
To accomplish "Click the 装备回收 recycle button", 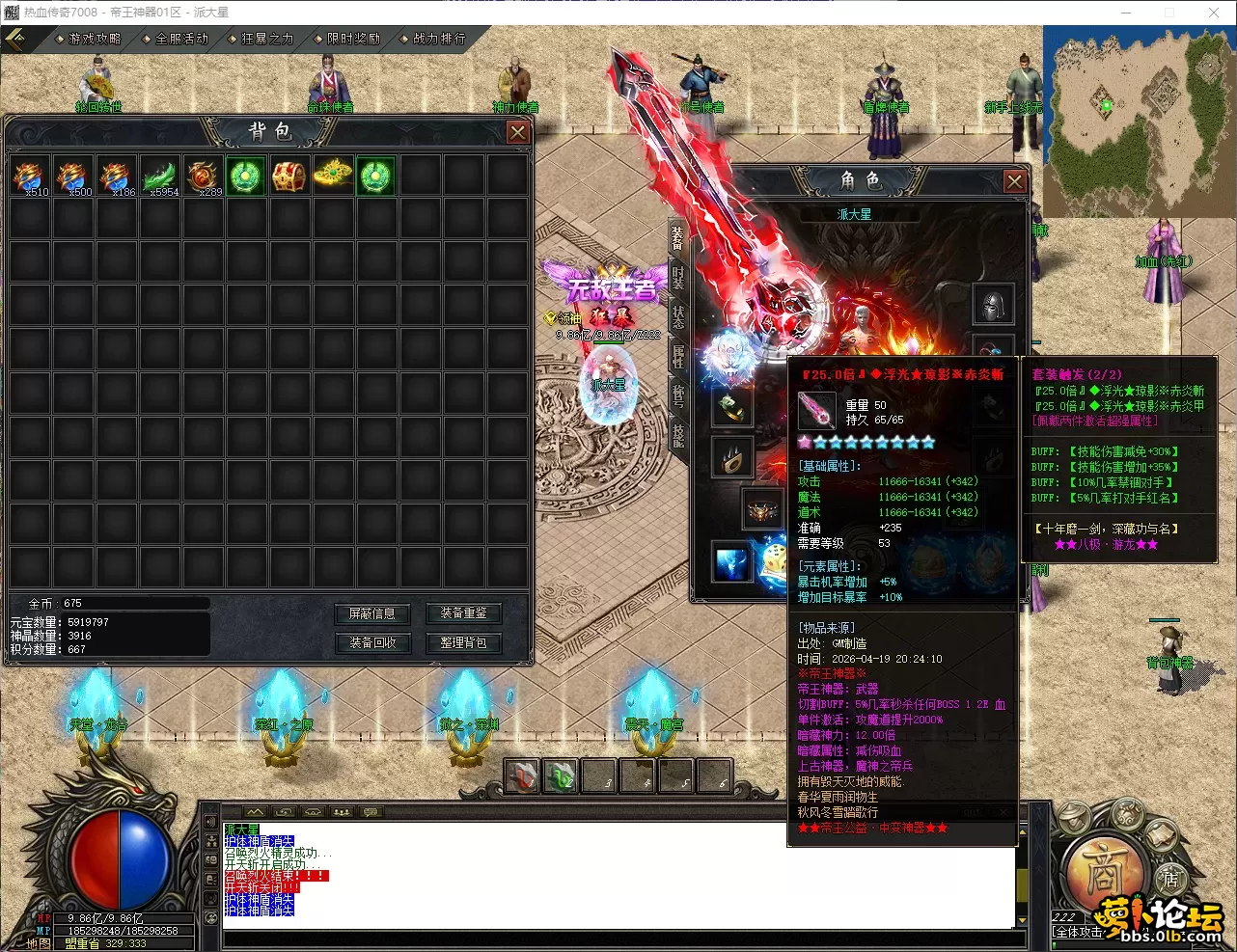I will (x=371, y=642).
